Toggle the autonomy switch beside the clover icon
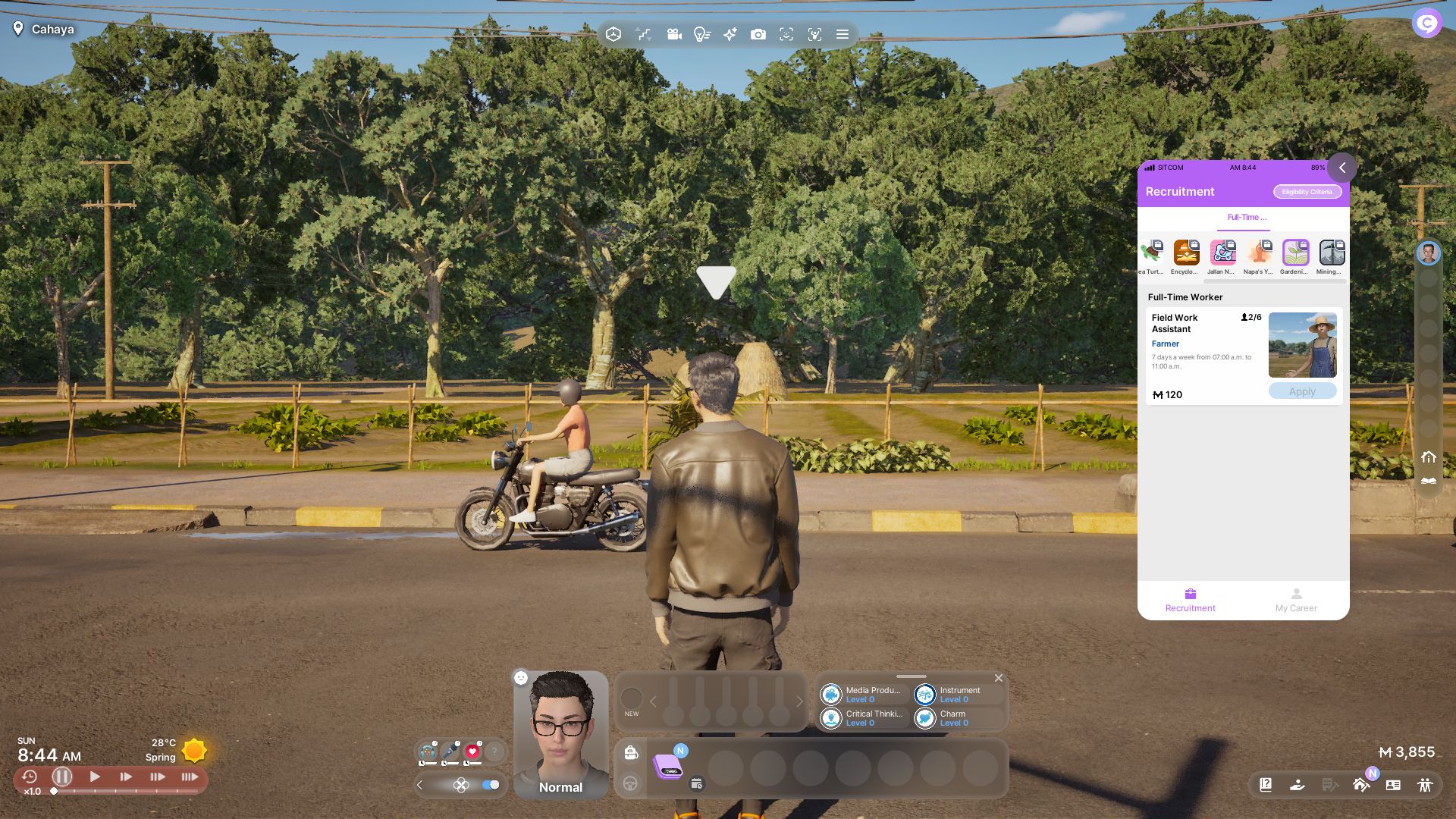1456x819 pixels. pos(491,785)
